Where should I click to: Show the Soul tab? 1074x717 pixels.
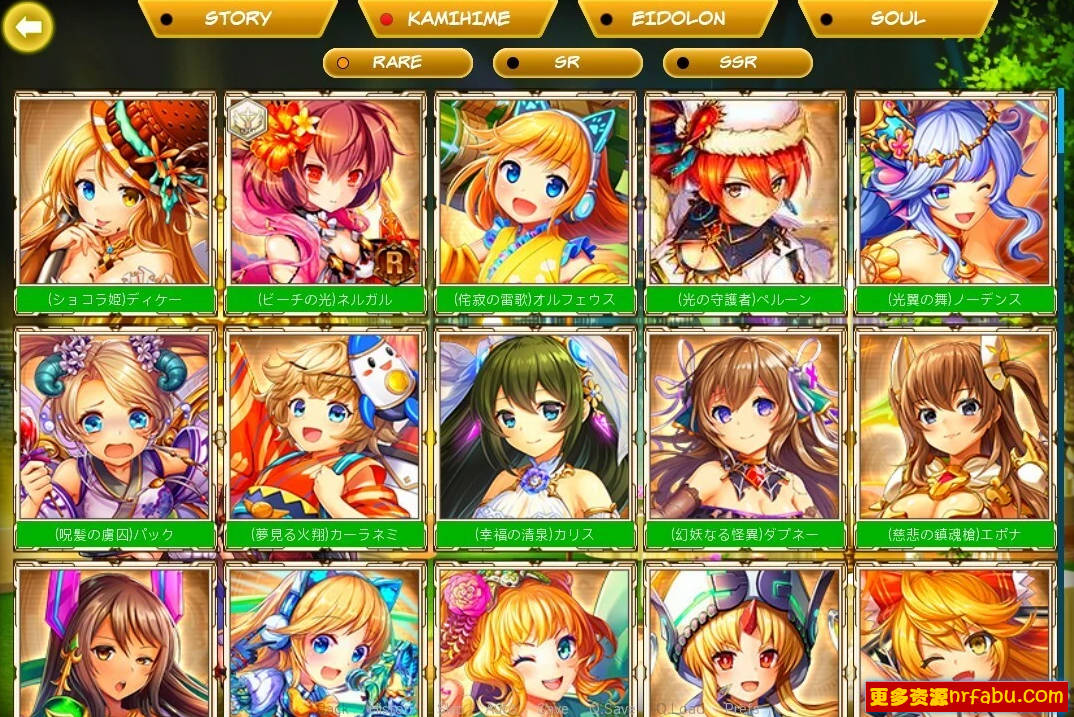897,18
